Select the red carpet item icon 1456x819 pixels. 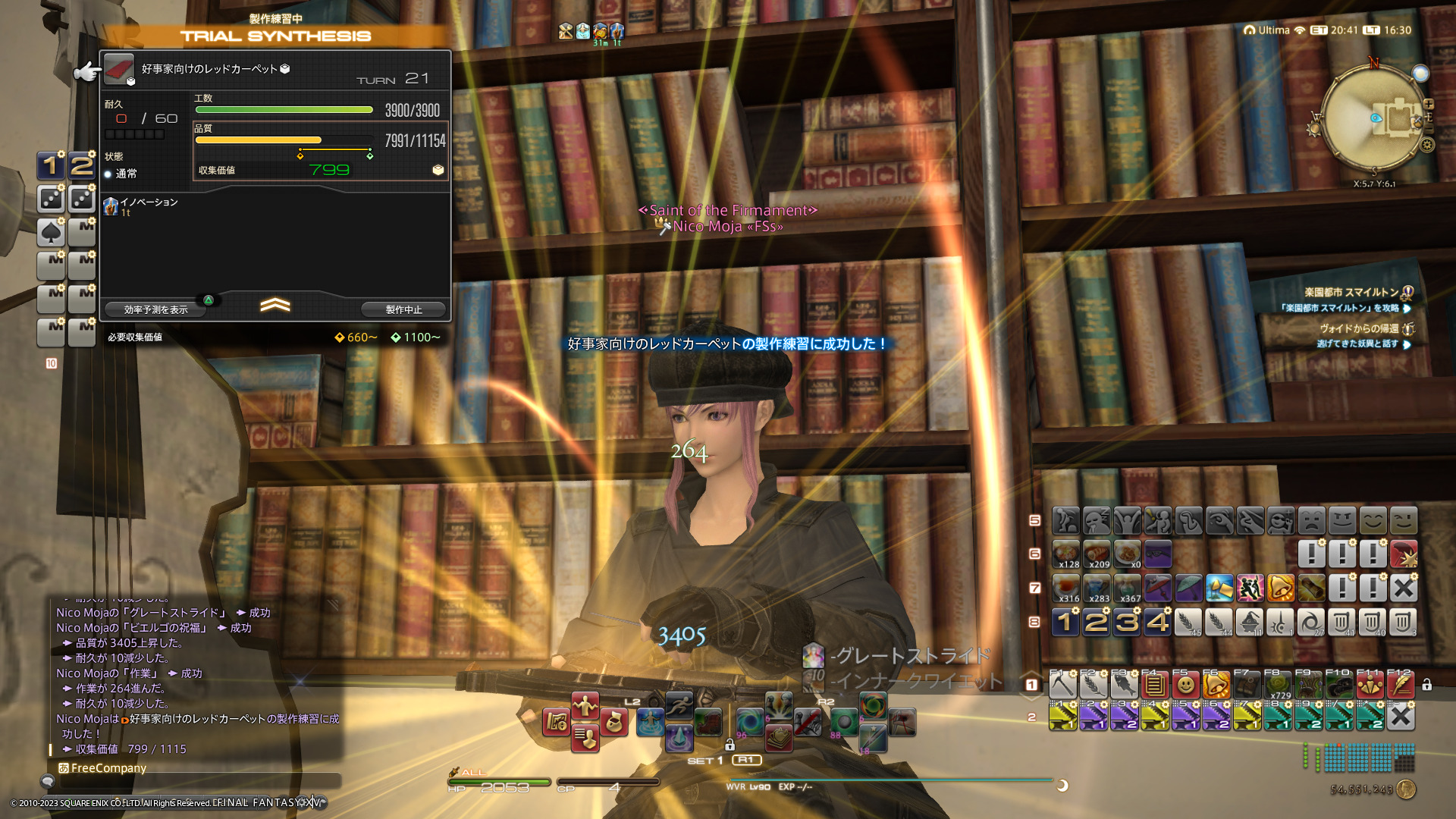pos(118,69)
